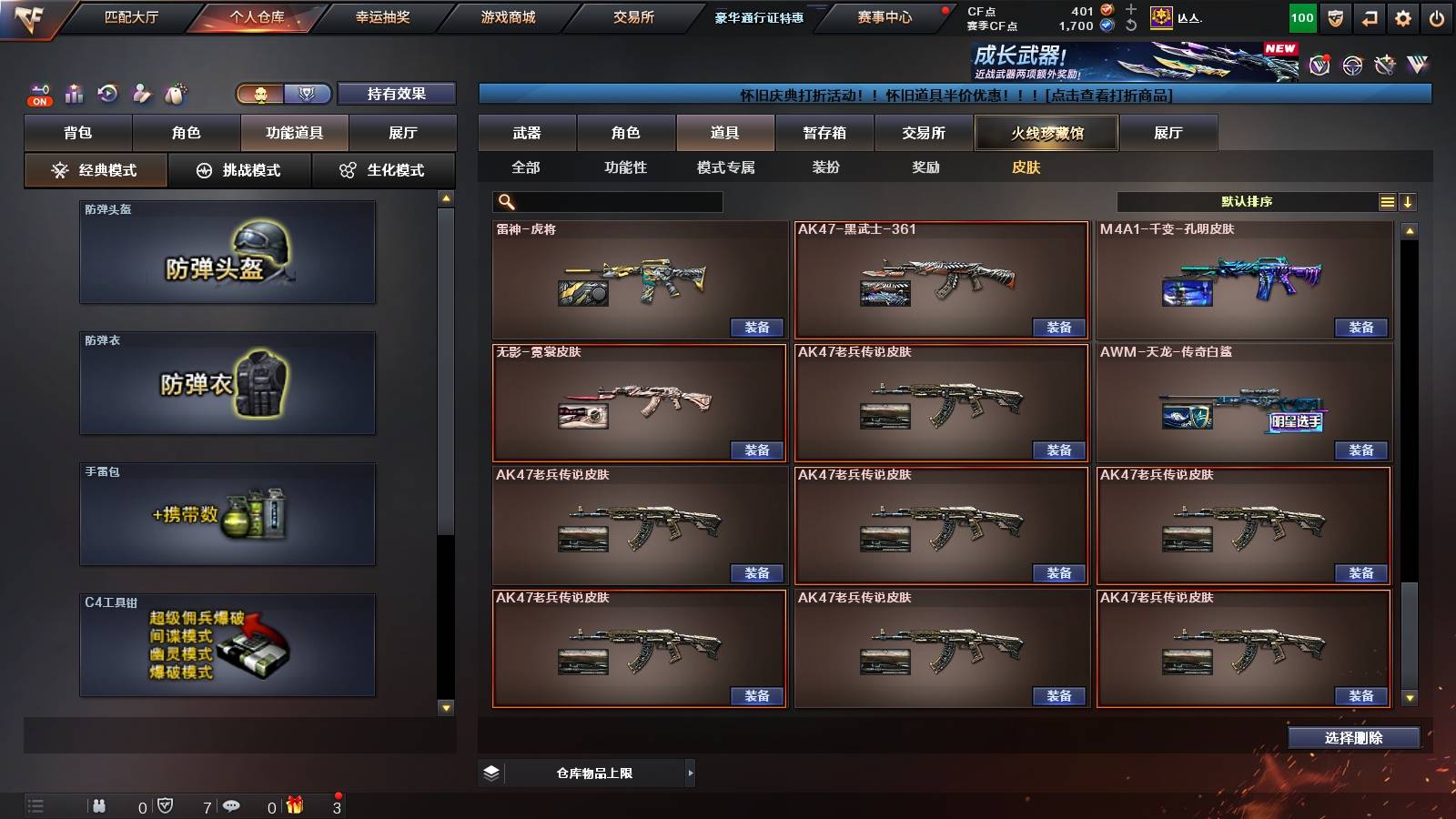The height and width of the screenshot is (819, 1456).
Task: Click the crosshair target icon near the NEW banner
Action: point(1352,66)
